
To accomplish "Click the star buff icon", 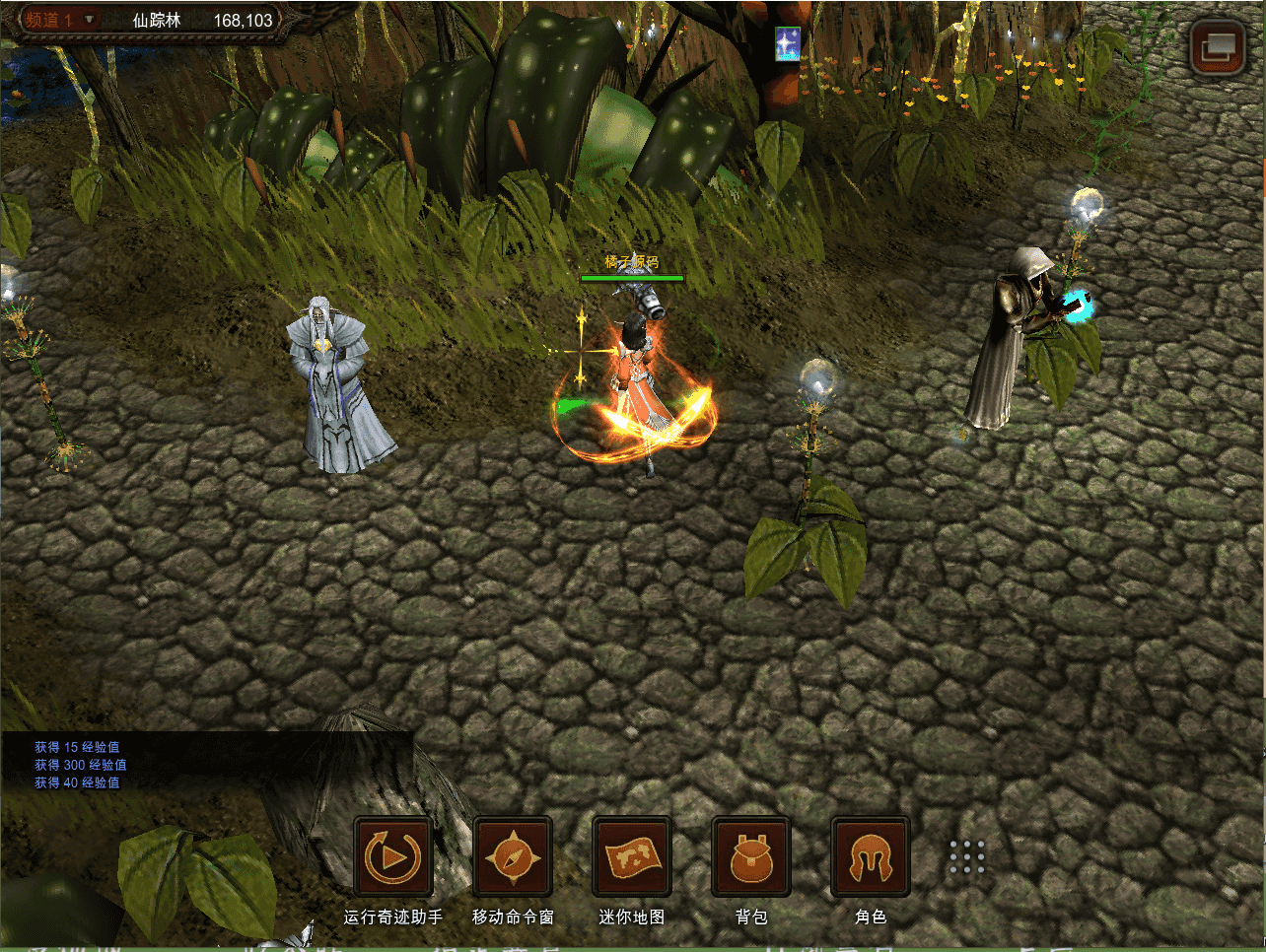I will pos(787,44).
